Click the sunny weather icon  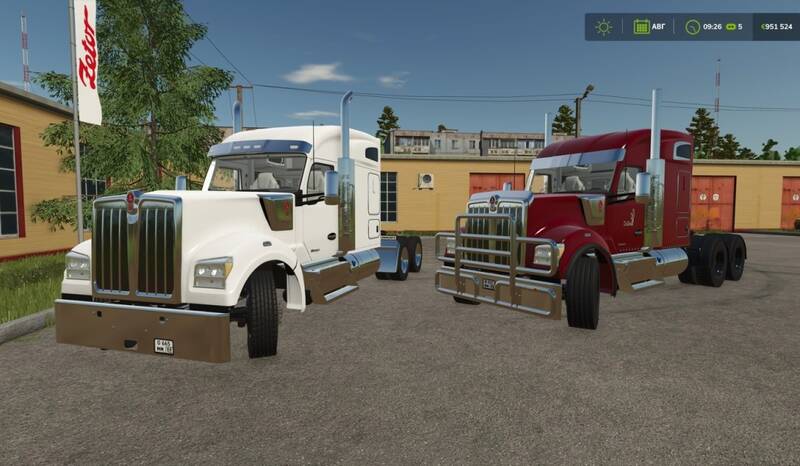(x=603, y=27)
